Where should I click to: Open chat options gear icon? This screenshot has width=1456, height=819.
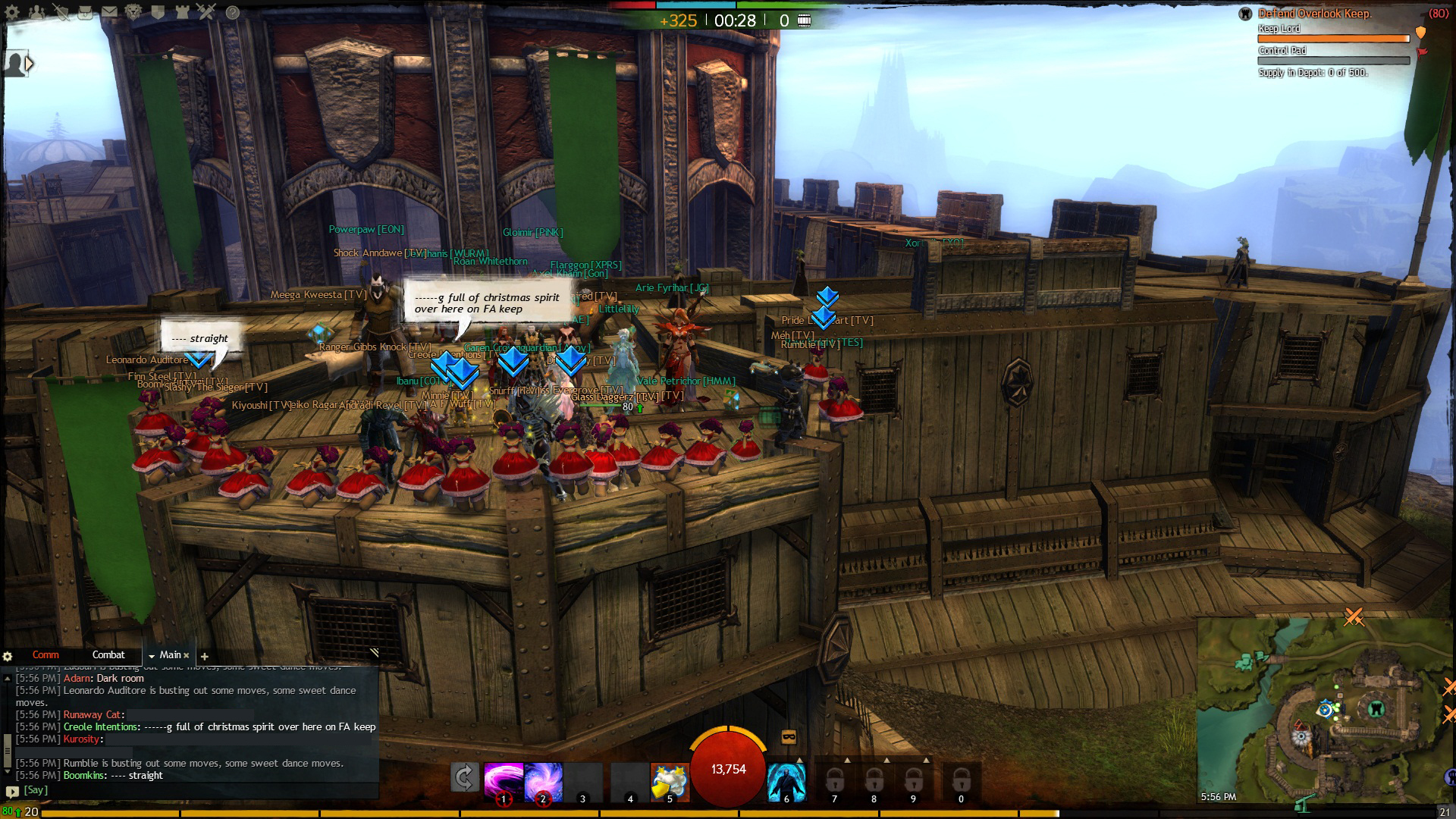pos(8,656)
